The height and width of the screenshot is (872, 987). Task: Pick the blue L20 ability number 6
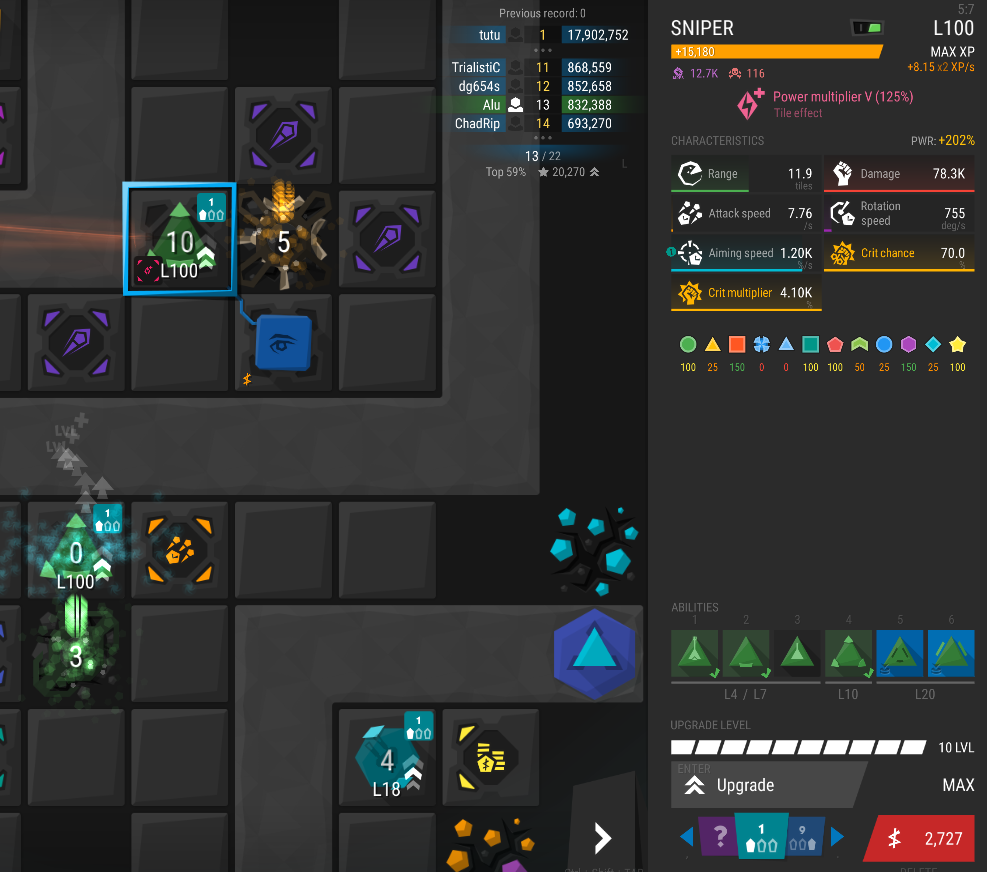[x=951, y=654]
